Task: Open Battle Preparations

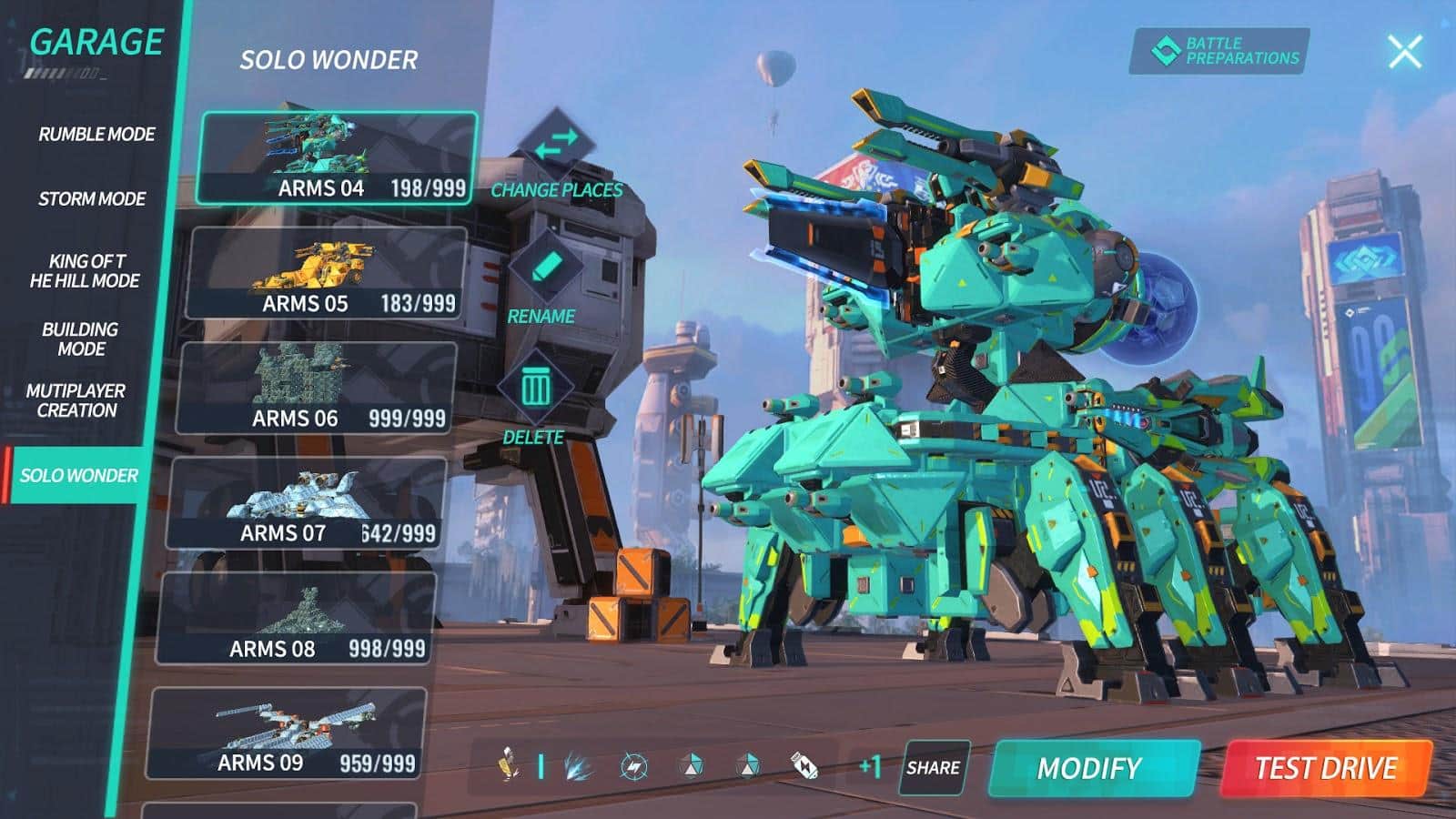Action: coord(1219,51)
